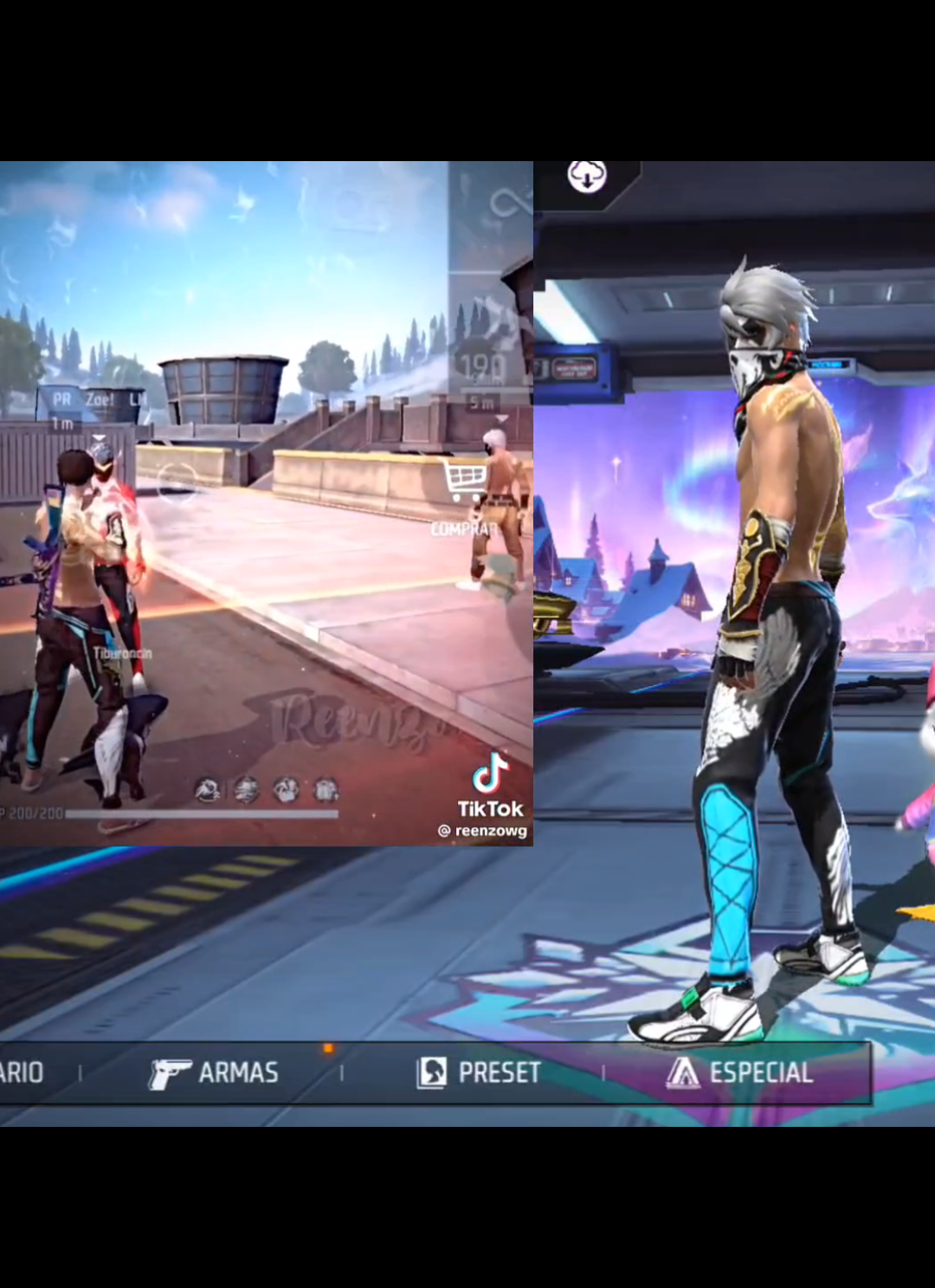This screenshot has width=935, height=1288.
Task: Select the ESPECIAL tab
Action: [740, 1073]
